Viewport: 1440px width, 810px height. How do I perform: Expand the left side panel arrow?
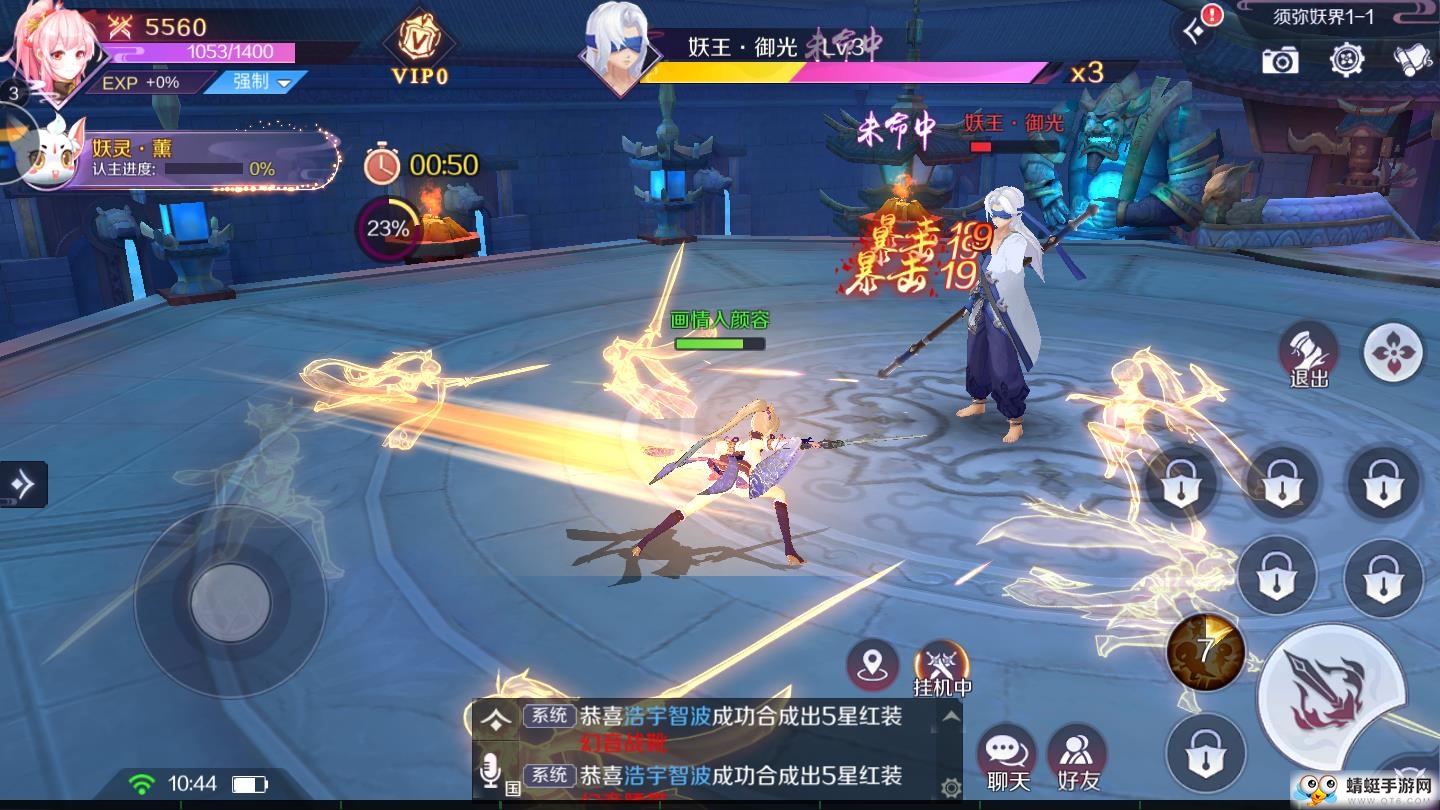[x=22, y=484]
